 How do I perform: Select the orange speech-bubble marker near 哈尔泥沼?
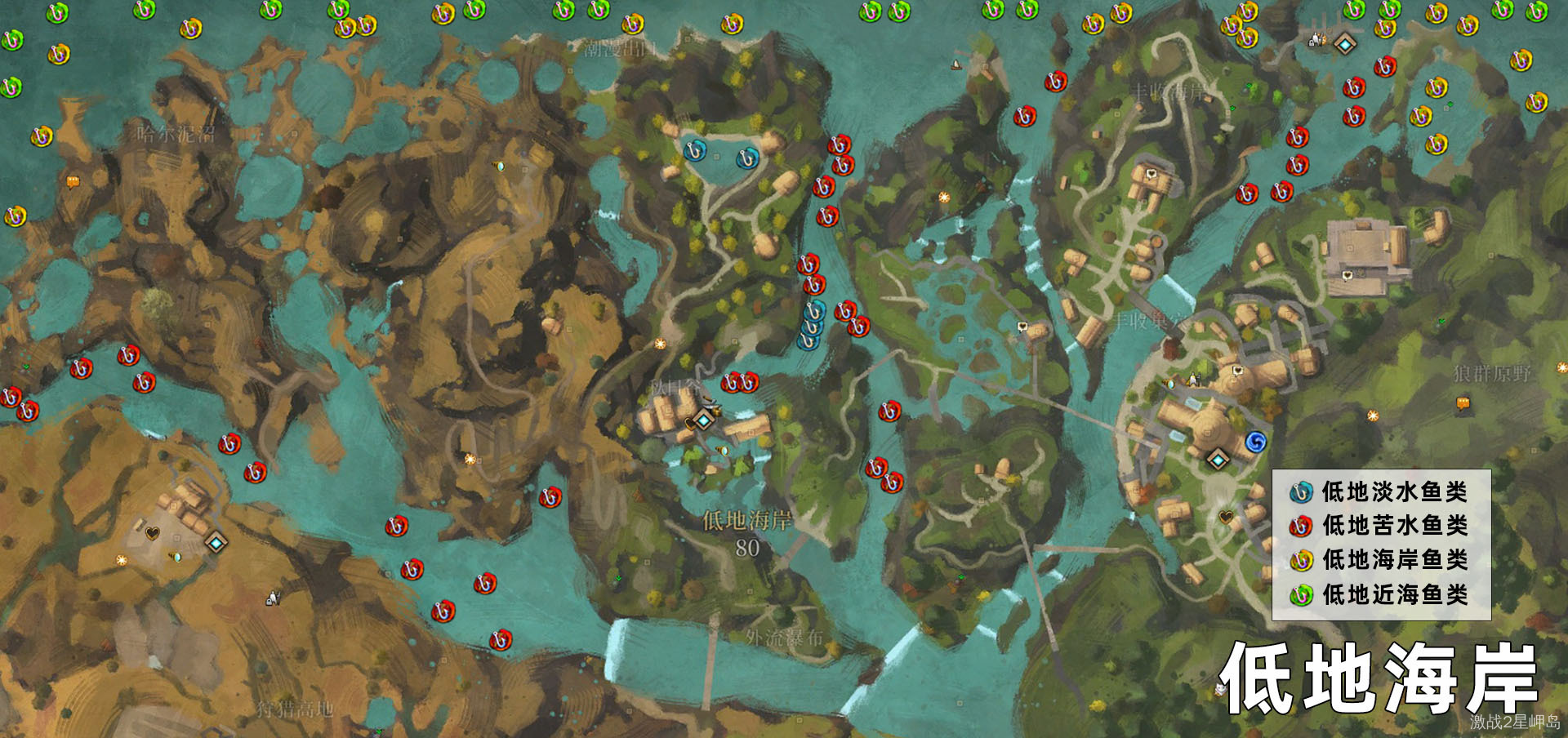(73, 182)
